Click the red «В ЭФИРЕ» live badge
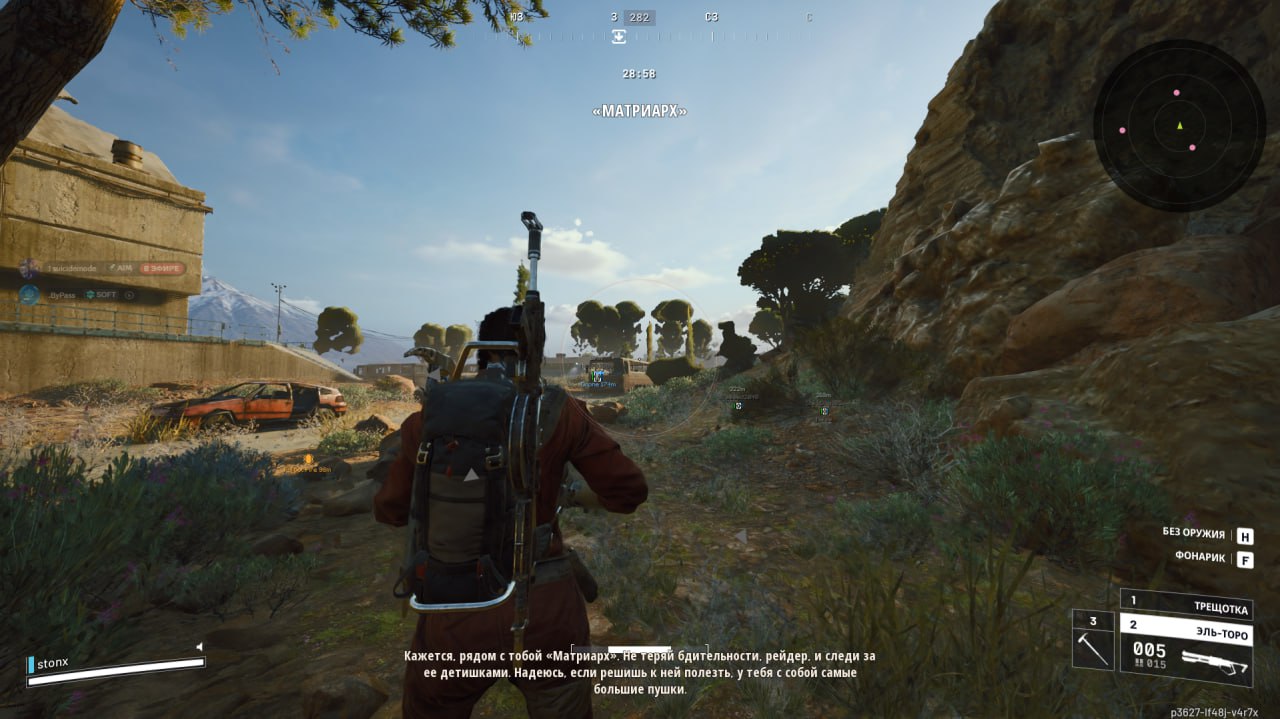Viewport: 1280px width, 719px height. pyautogui.click(x=161, y=268)
